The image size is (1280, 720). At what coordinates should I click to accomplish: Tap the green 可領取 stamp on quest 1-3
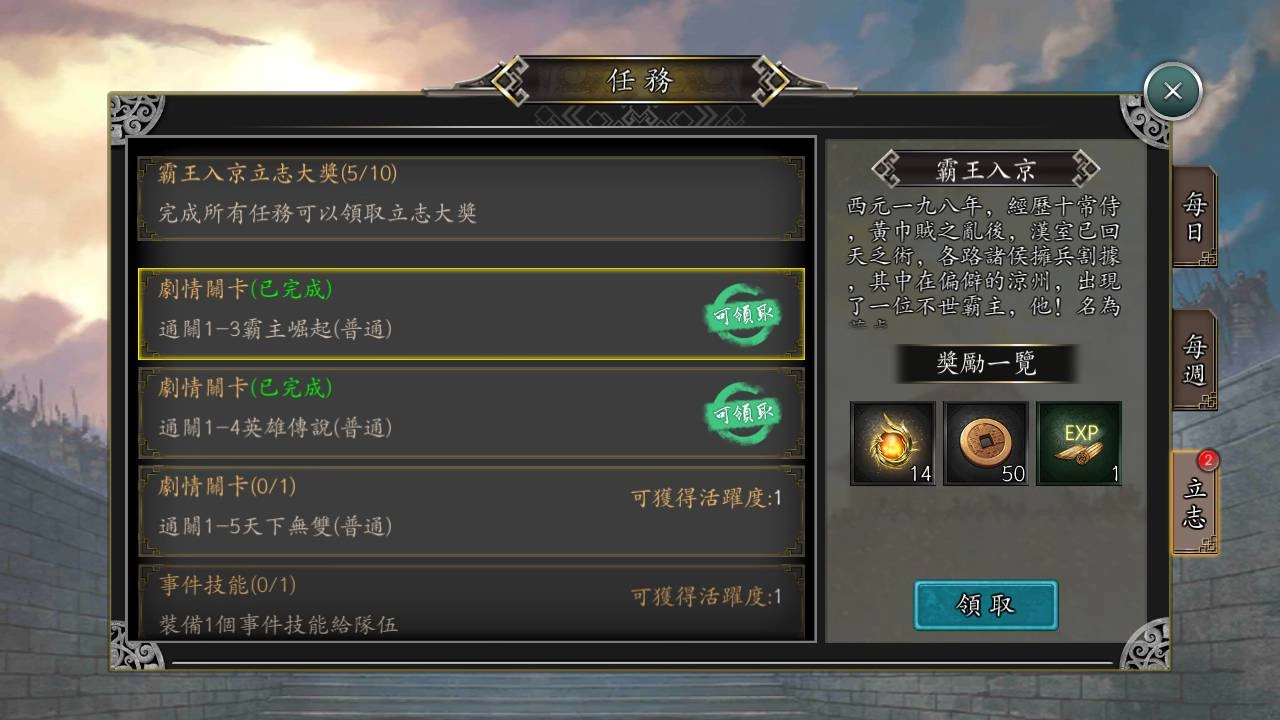coord(744,315)
